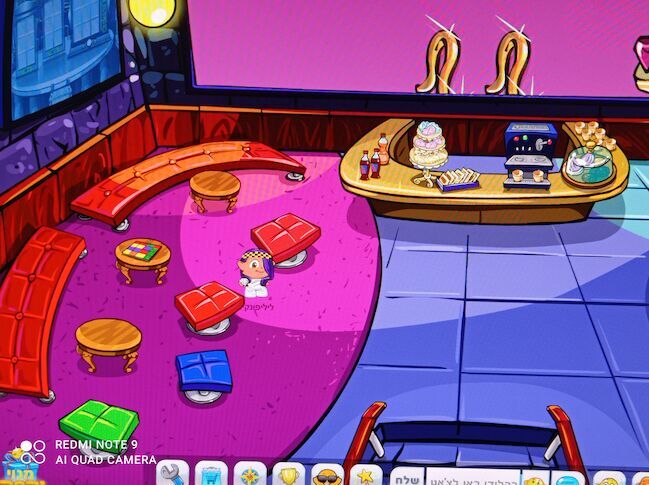
Task: Open the sunglasses smiley icon
Action: pos(327,474)
